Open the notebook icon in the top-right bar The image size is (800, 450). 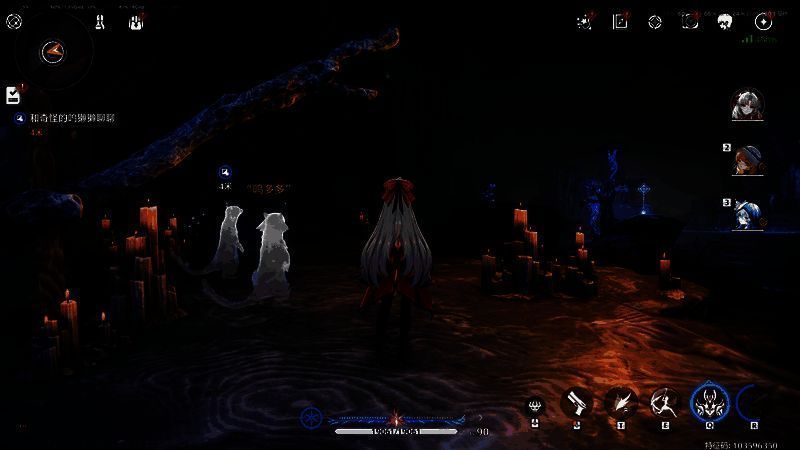620,21
